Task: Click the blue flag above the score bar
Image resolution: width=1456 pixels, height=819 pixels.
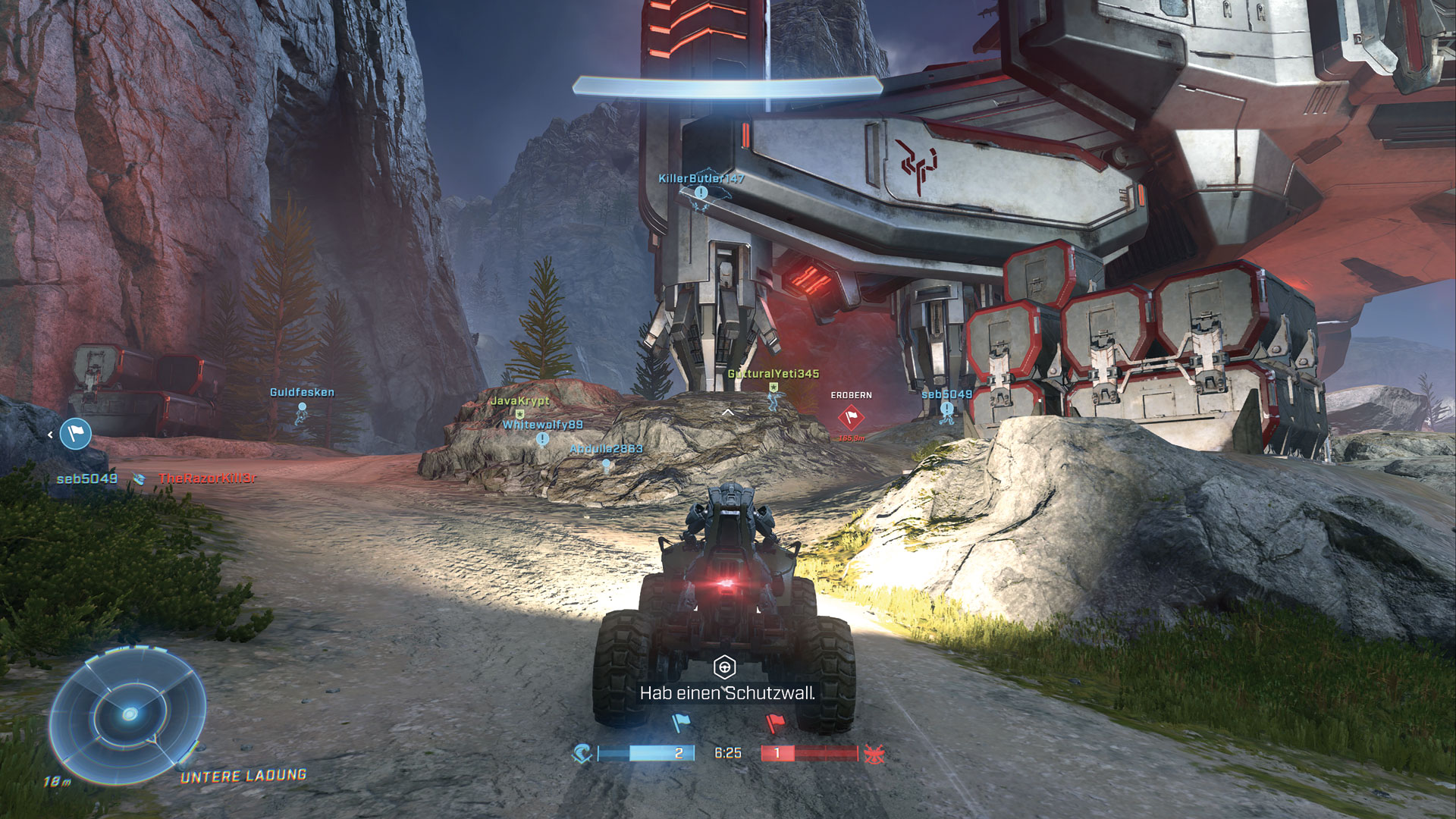Action: [679, 723]
